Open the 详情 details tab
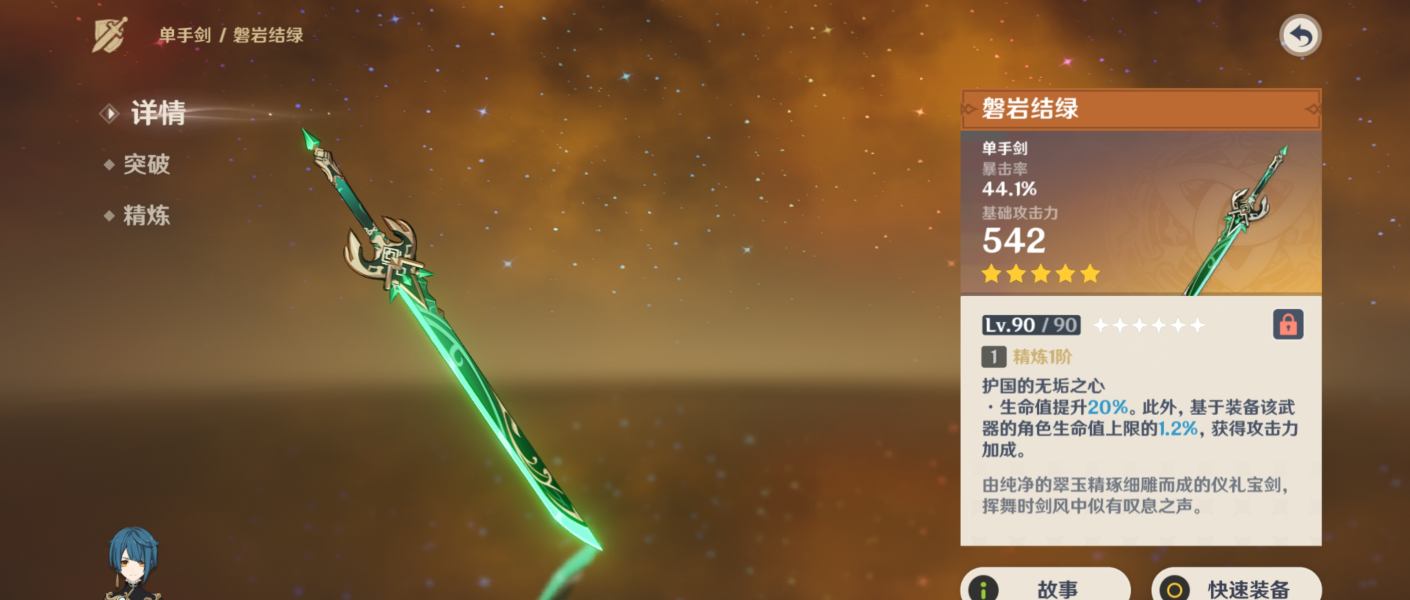 point(157,113)
